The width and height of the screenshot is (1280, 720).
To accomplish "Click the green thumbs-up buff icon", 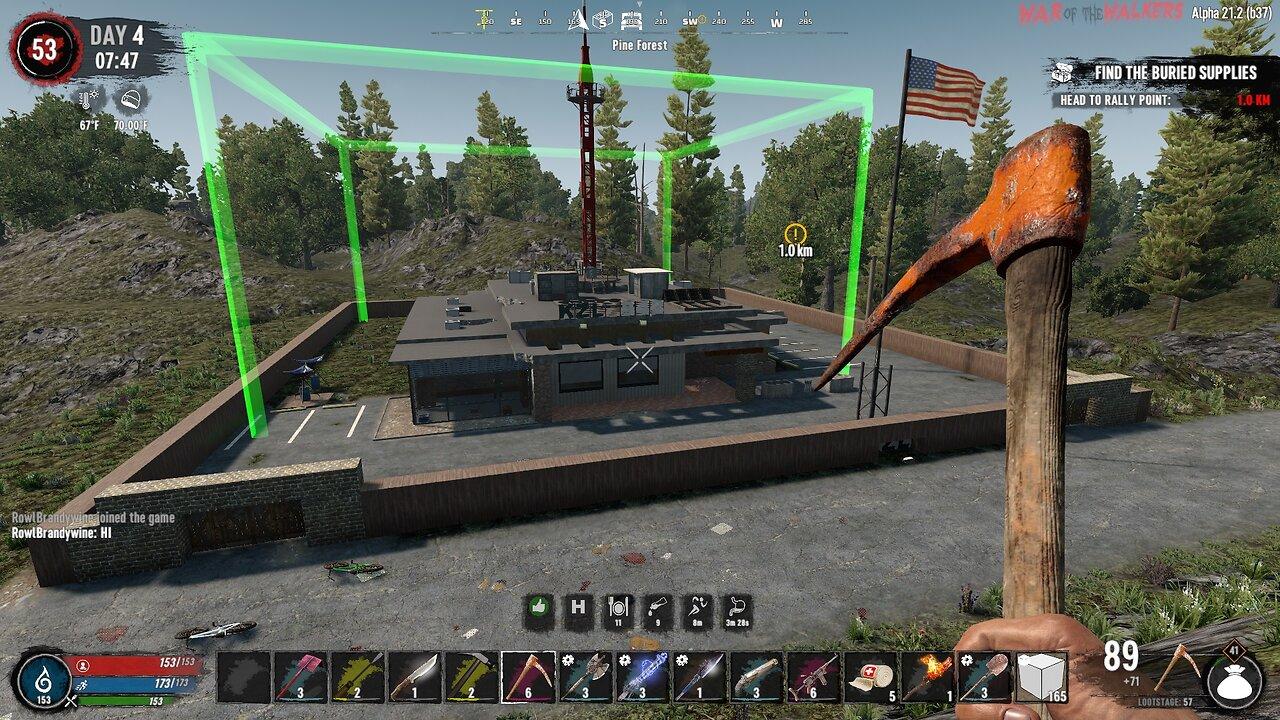I will pyautogui.click(x=539, y=610).
